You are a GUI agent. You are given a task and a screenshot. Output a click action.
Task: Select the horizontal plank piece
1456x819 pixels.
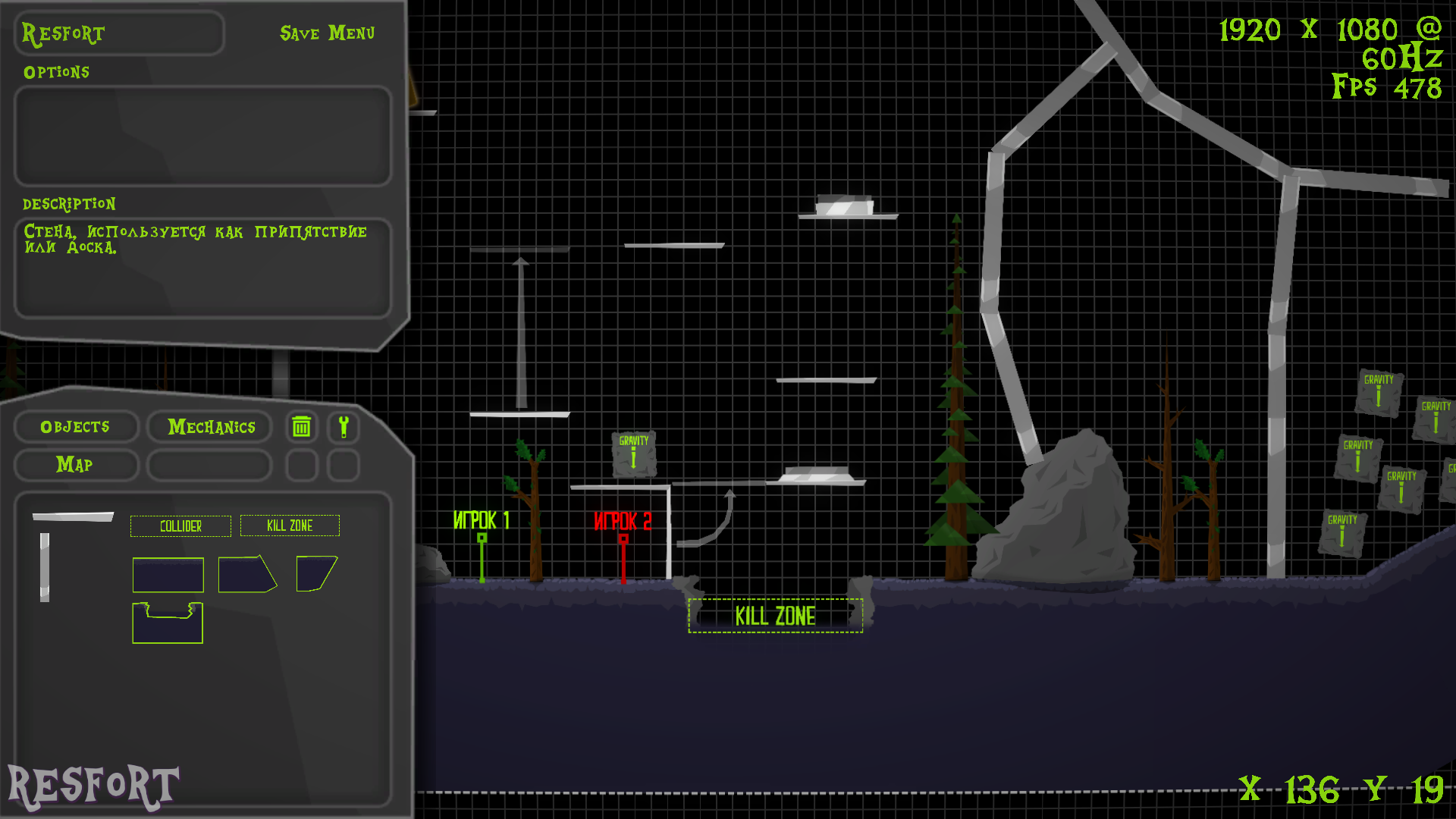click(x=72, y=515)
